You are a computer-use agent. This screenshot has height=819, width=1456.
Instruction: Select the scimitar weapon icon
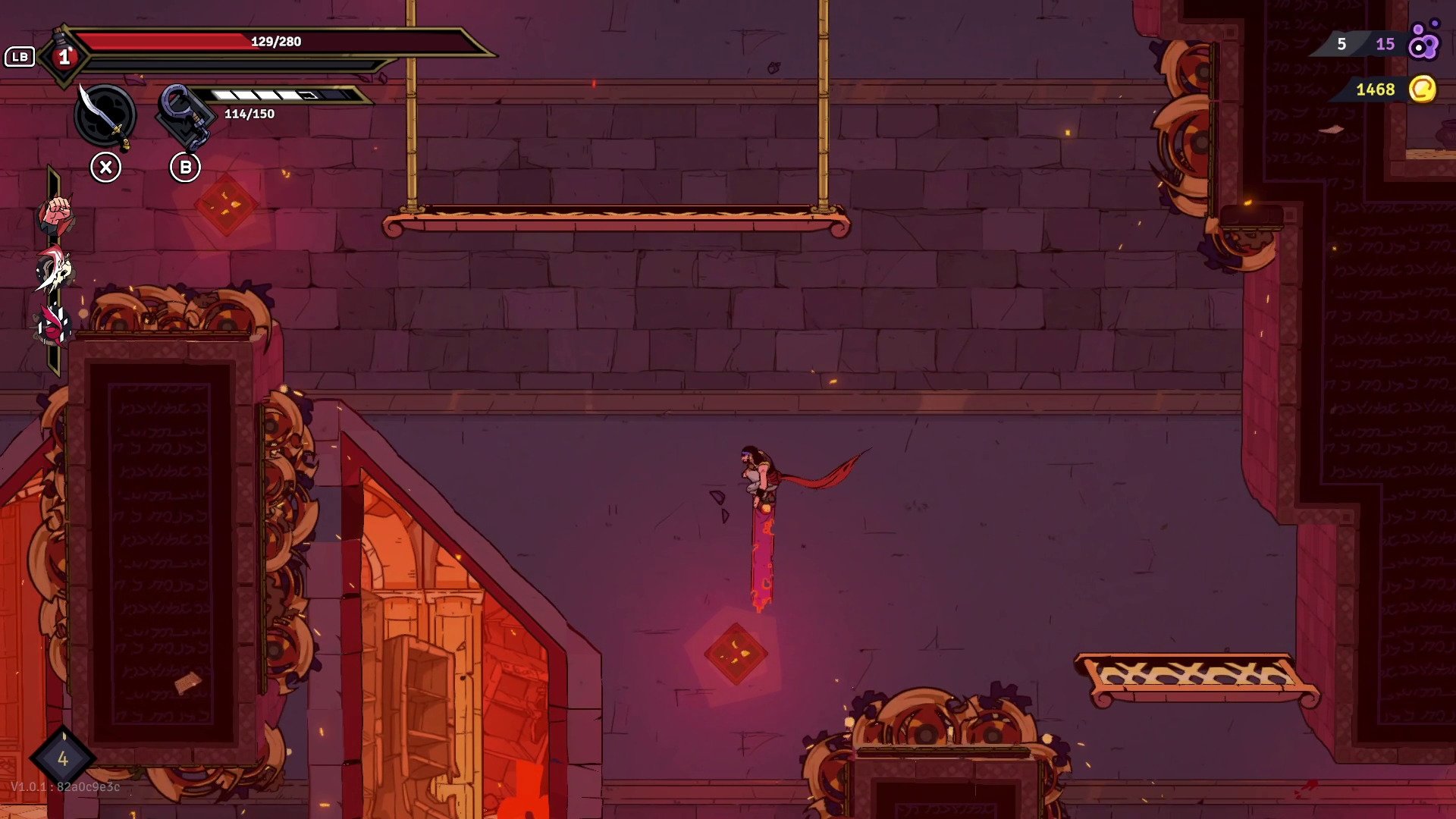[106, 116]
